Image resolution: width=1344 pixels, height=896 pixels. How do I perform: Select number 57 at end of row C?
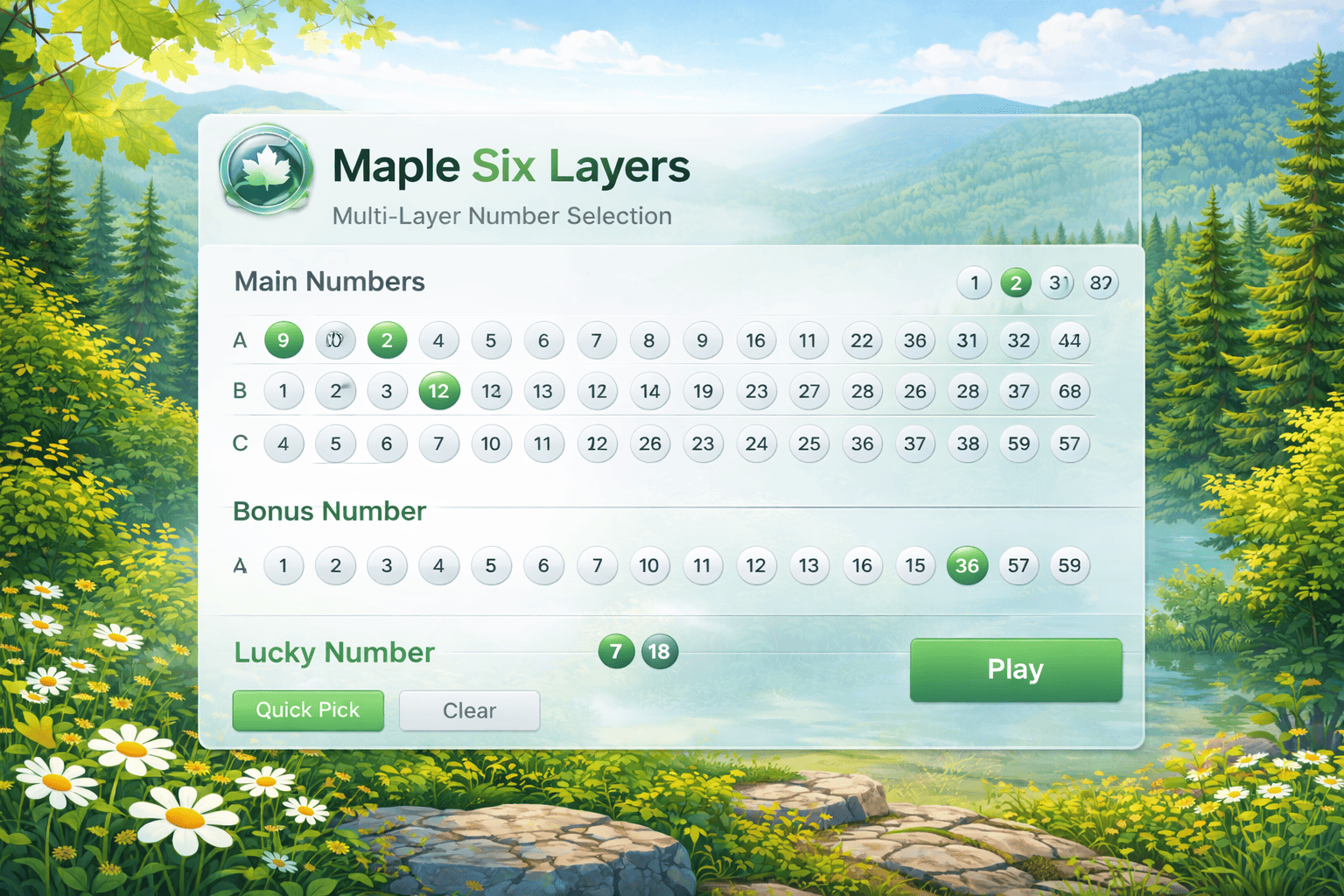[x=1070, y=444]
